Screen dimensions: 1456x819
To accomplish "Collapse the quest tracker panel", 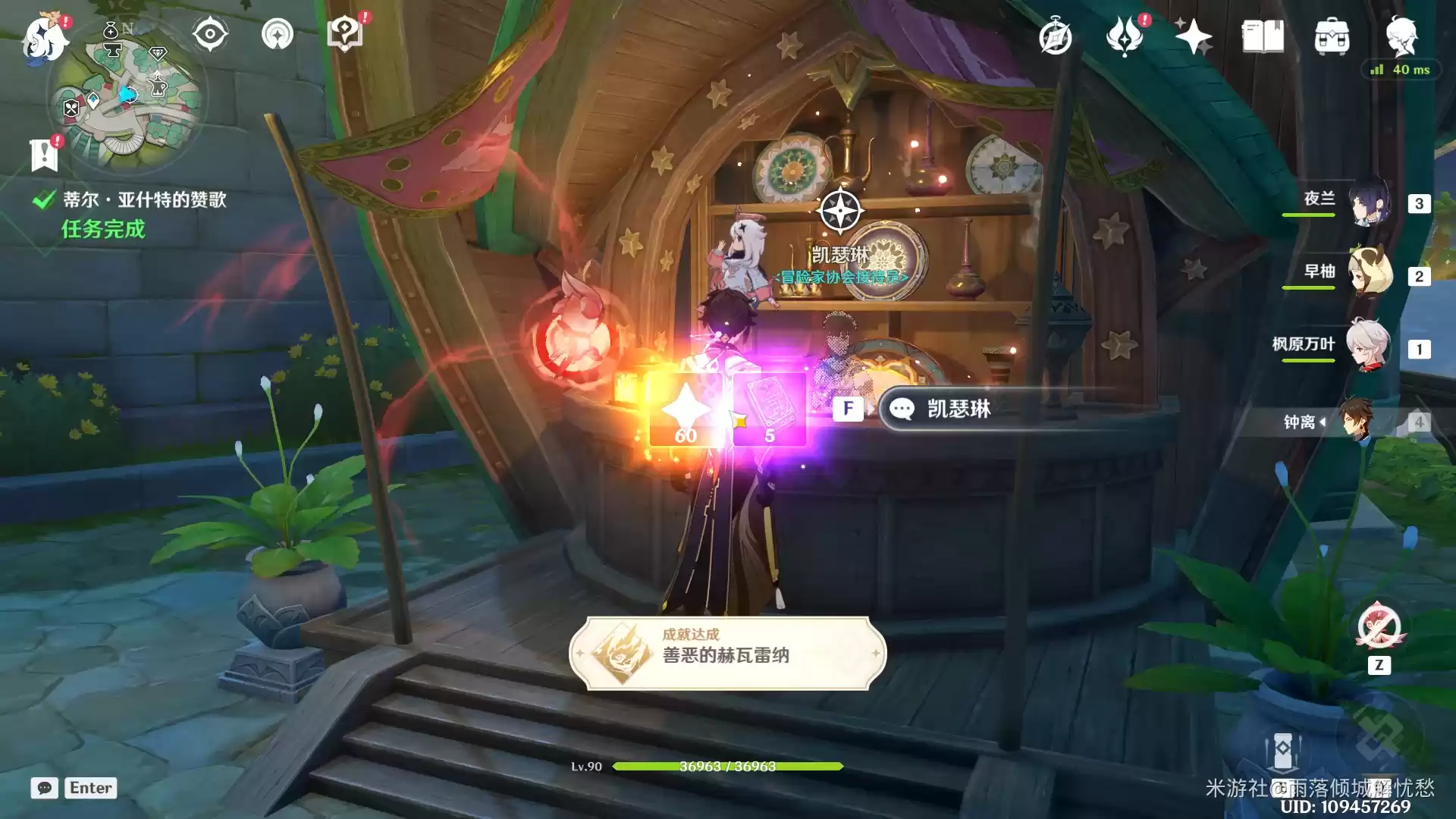I will point(44,155).
